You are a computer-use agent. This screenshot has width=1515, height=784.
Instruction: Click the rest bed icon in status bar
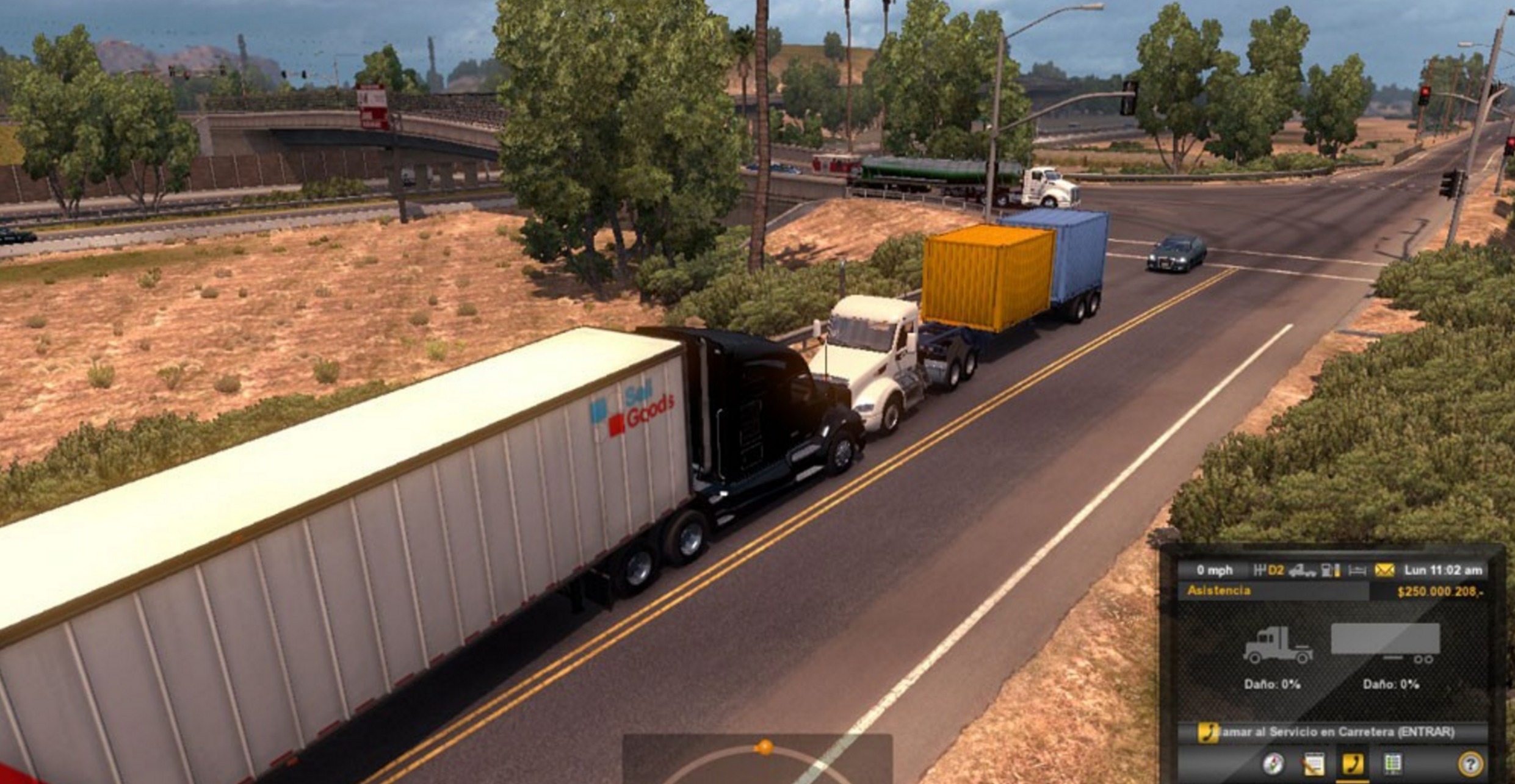point(1358,570)
